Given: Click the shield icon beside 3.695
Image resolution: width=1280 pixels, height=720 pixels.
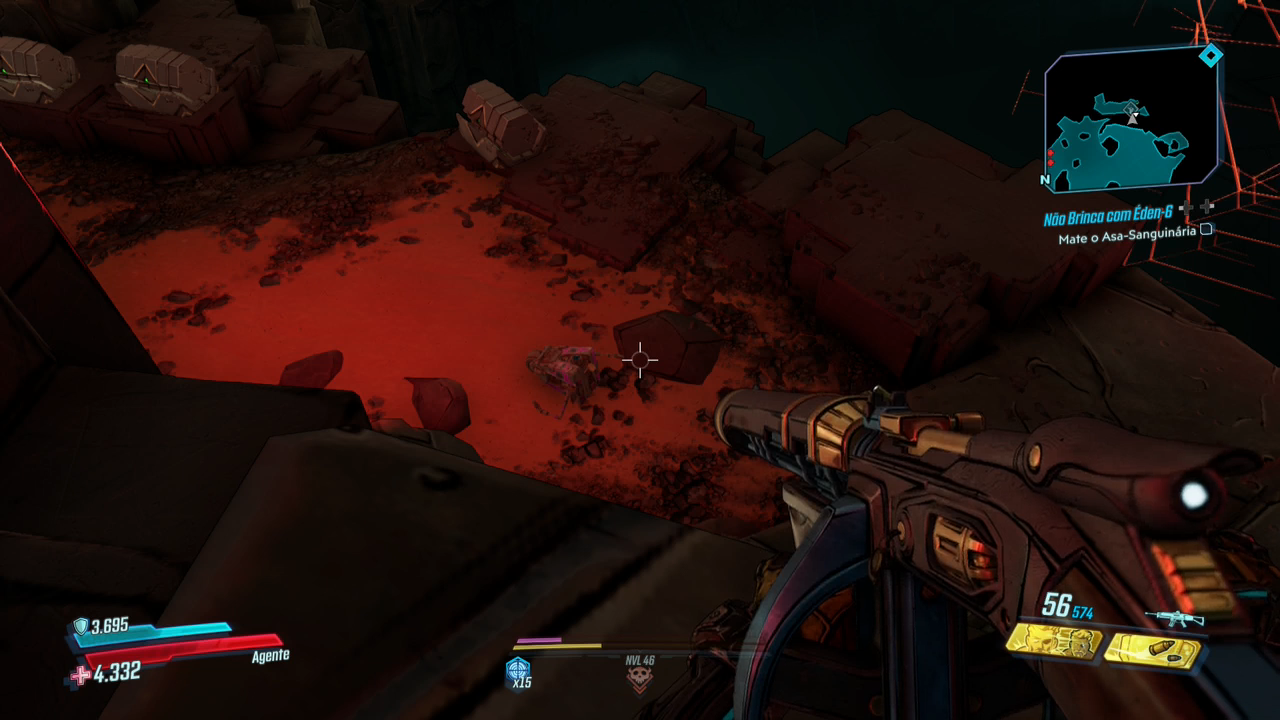Looking at the screenshot, I should (80, 627).
